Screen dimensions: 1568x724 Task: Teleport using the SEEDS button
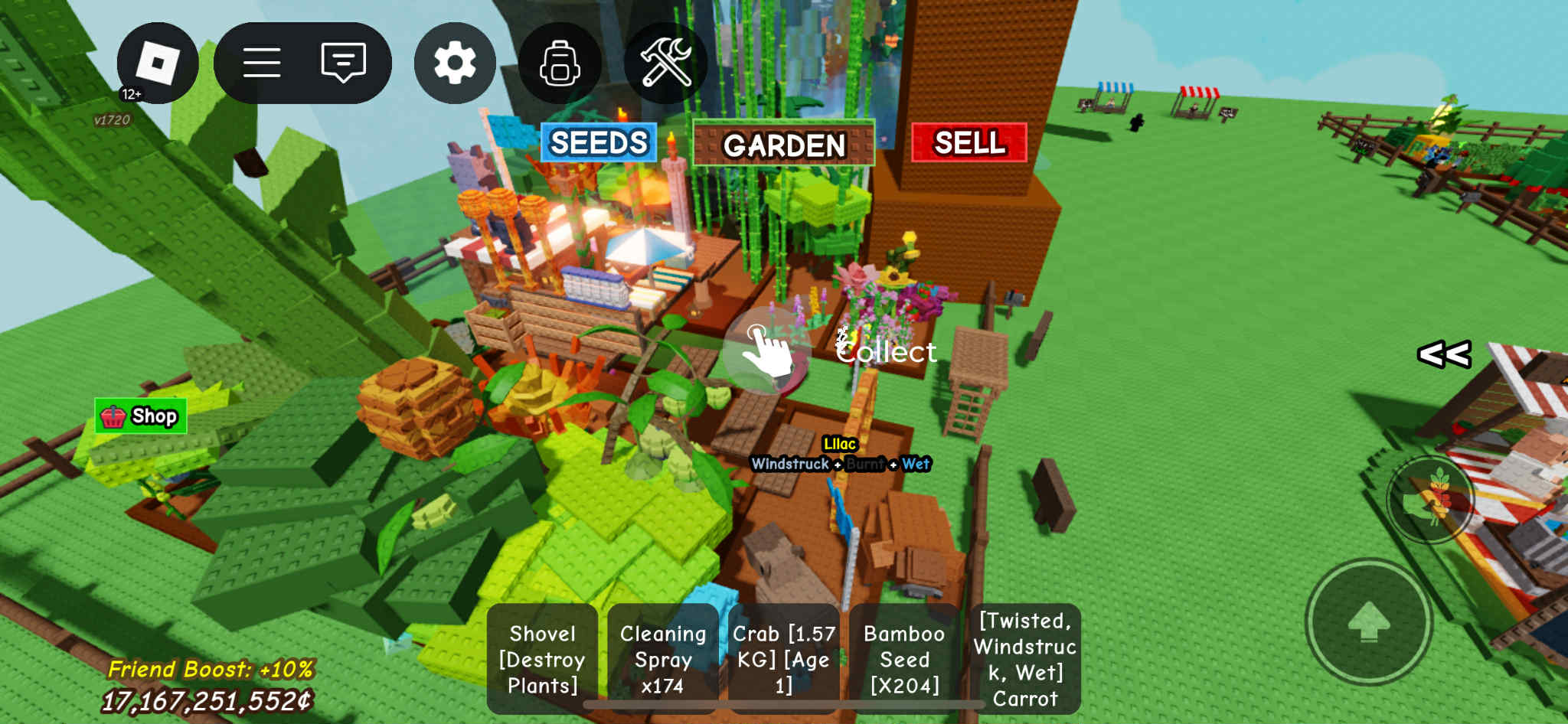coord(599,143)
